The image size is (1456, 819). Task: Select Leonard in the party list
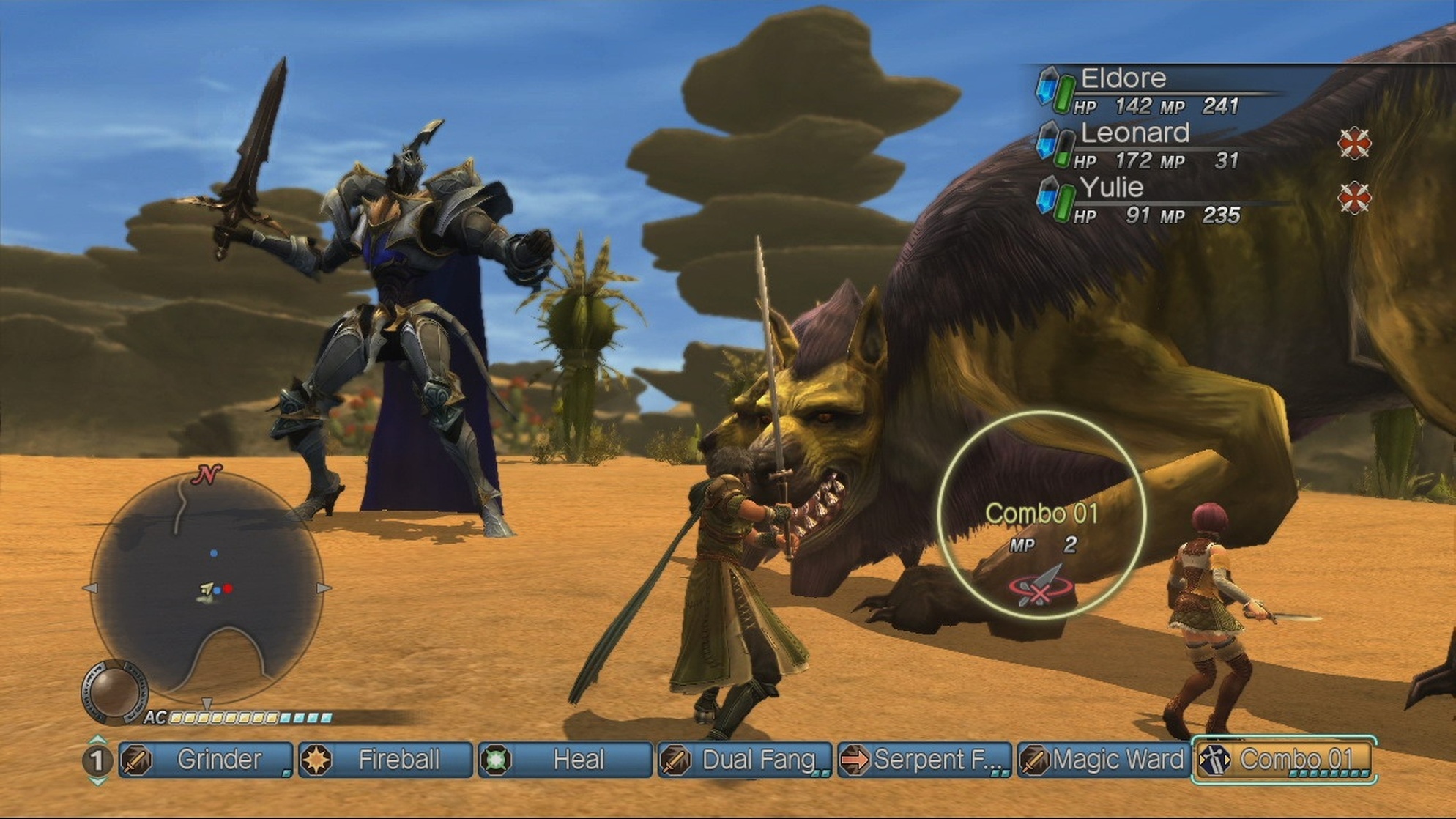pos(1134,133)
